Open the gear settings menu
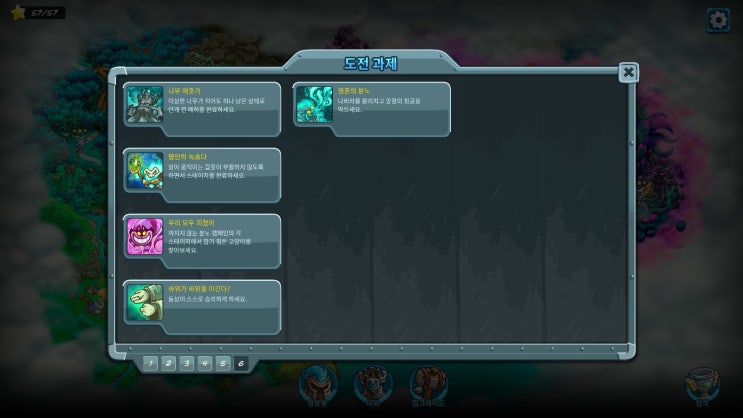Image resolution: width=743 pixels, height=418 pixels. tap(718, 20)
